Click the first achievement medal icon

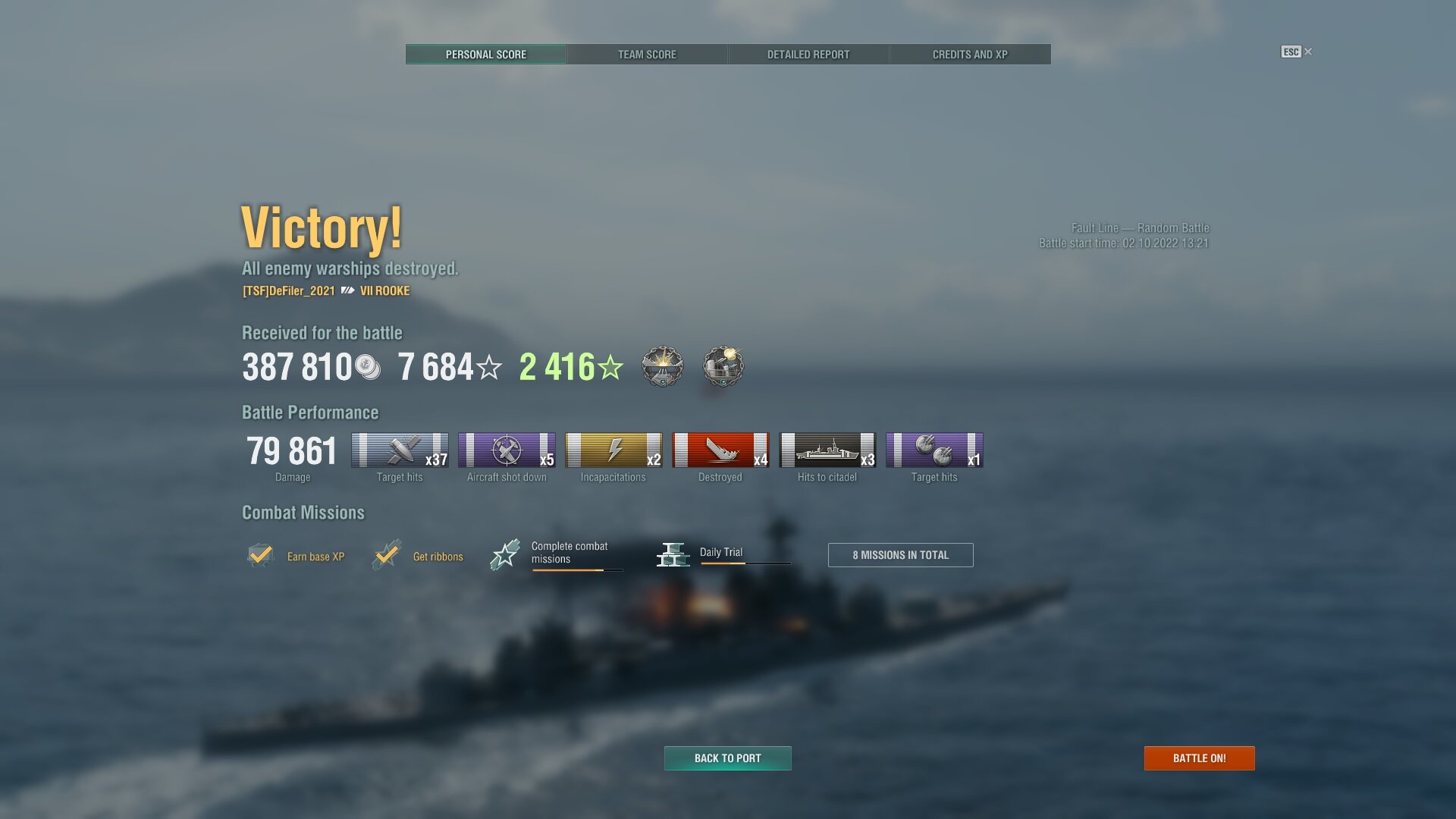(662, 367)
